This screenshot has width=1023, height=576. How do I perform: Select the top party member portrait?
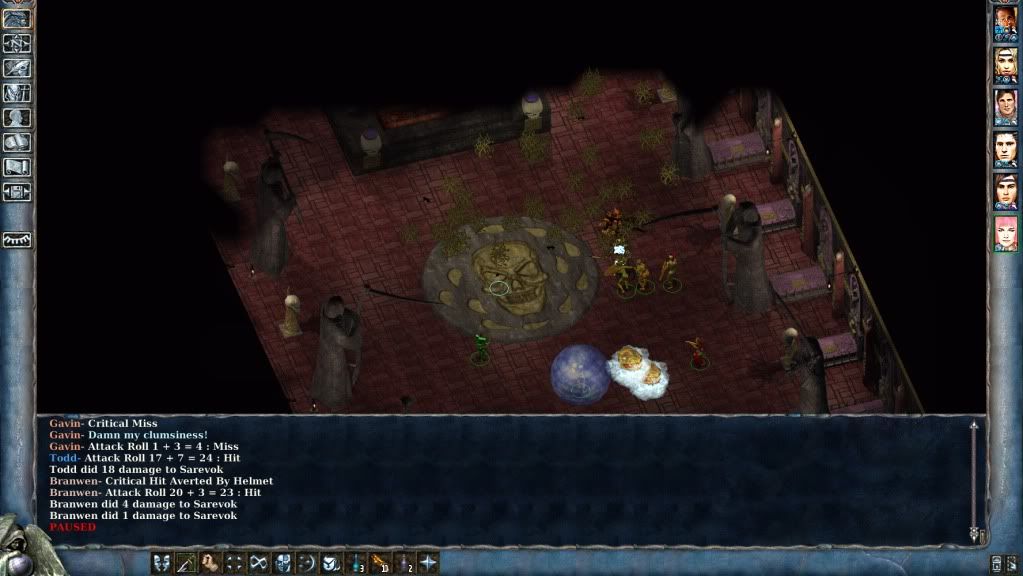(1005, 24)
